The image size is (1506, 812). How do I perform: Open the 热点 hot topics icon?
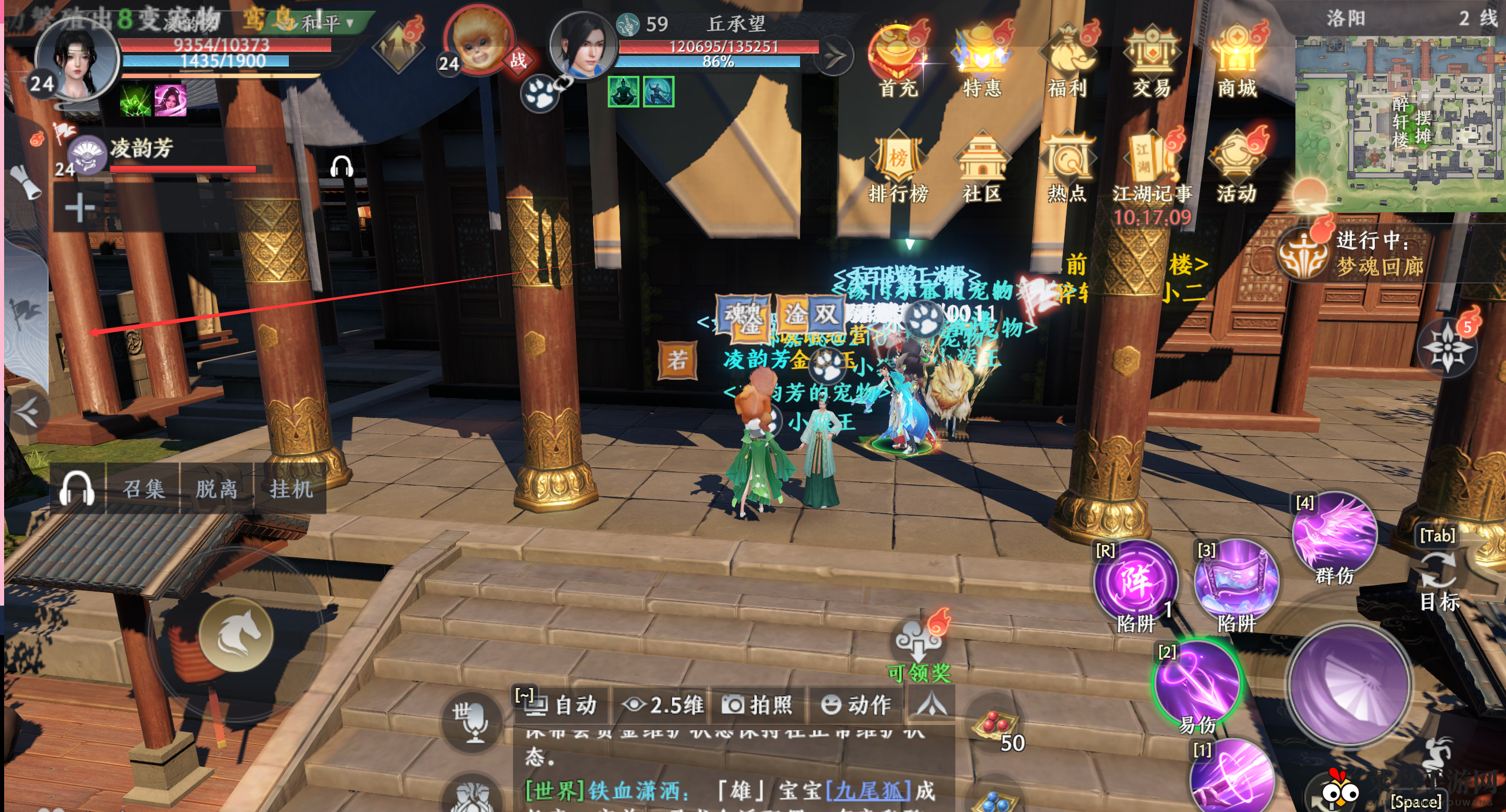tap(1067, 168)
